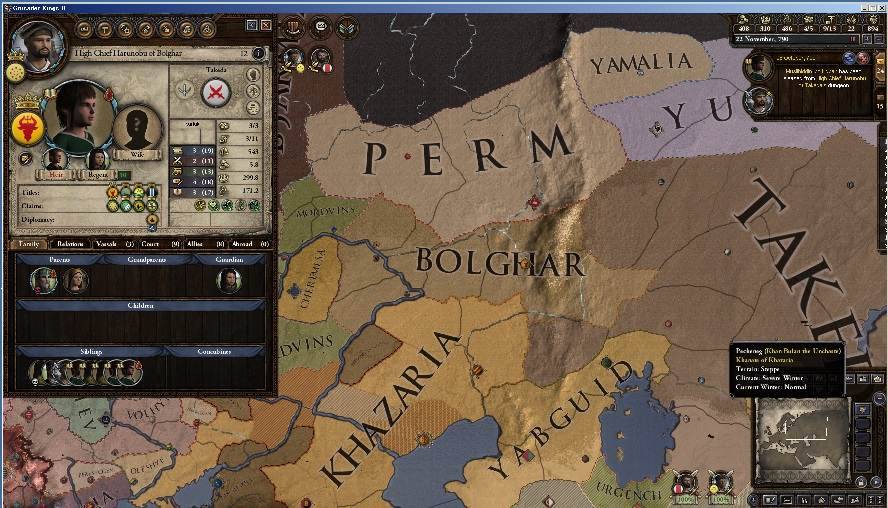The width and height of the screenshot is (888, 508).
Task: Open the Abroad tab
Action: [x=241, y=243]
